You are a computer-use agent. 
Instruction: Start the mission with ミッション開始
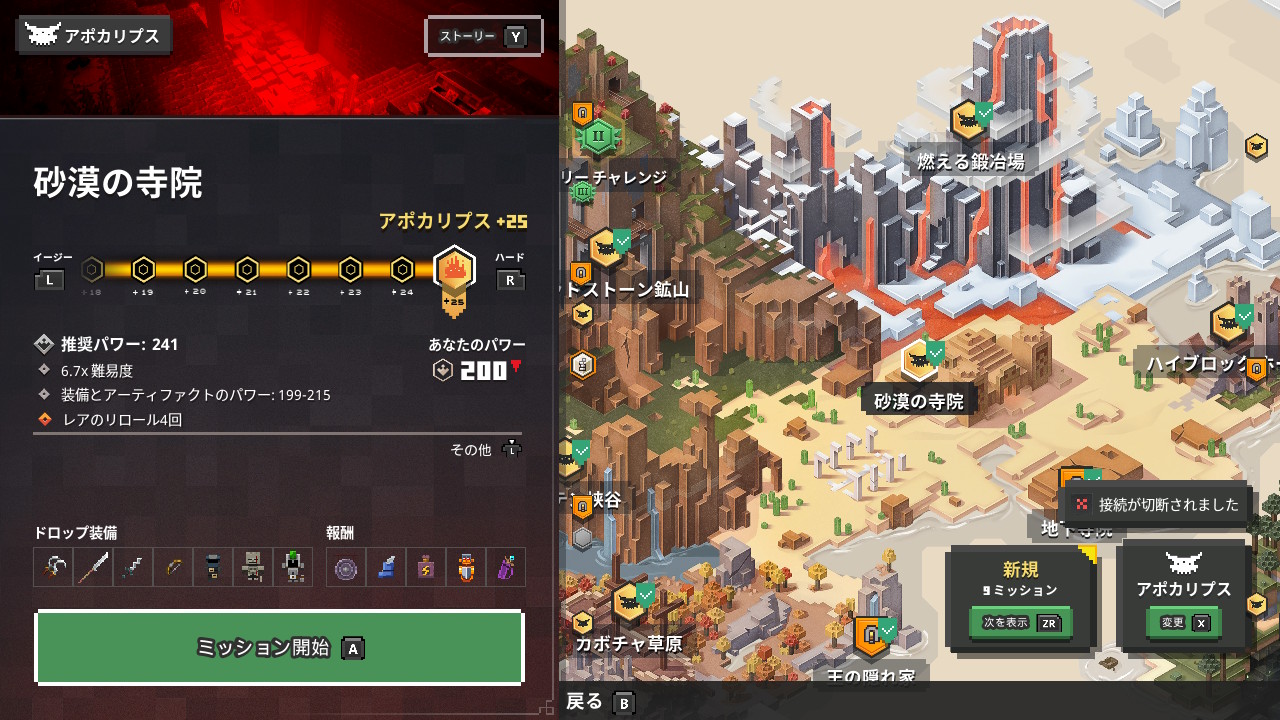tap(279, 647)
